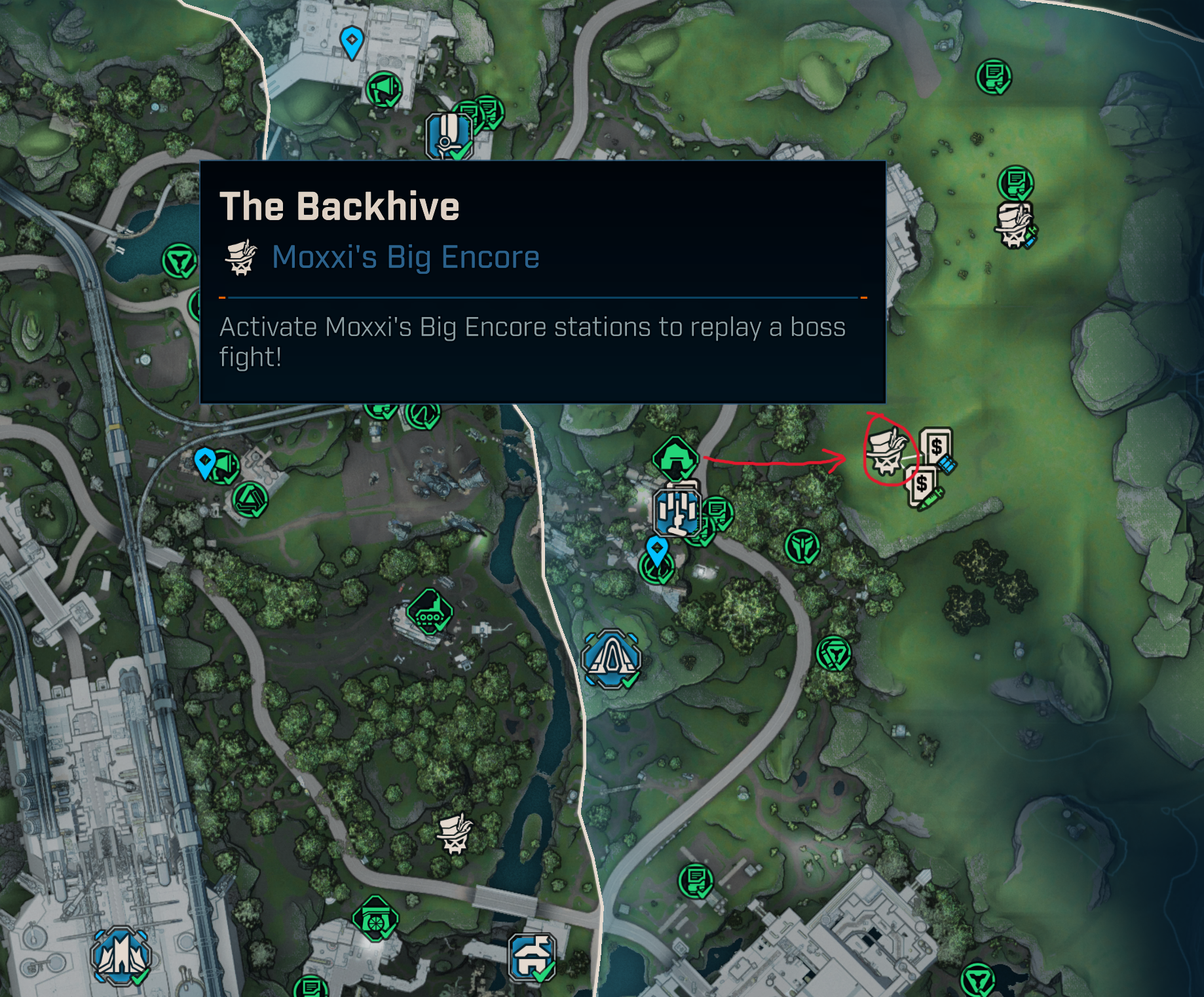Click the vending machine marker with blue ammo
Screen dimensions: 1204x997
tap(937, 449)
